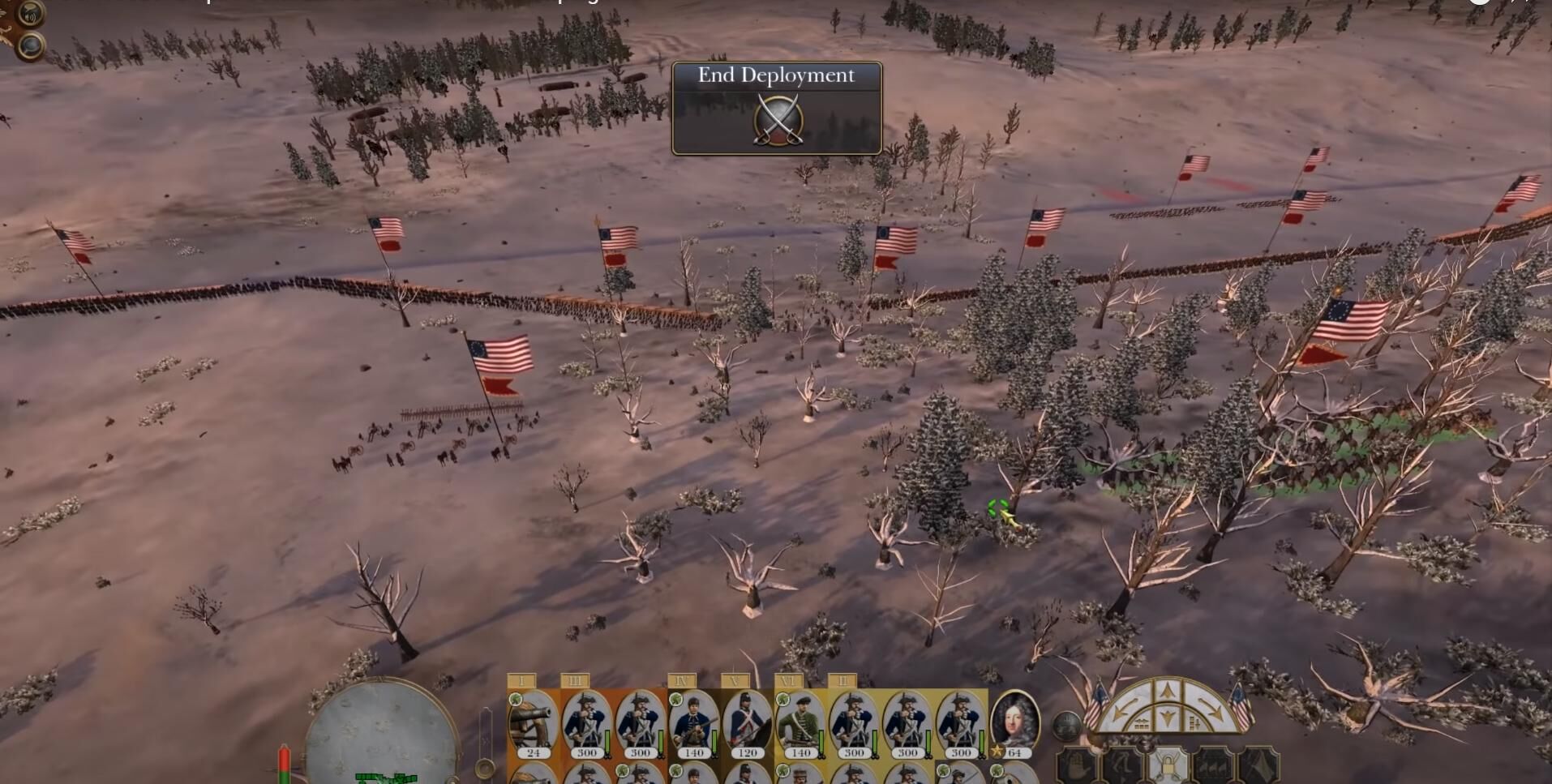Click the widen formation ranks control
The width and height of the screenshot is (1552, 784).
(x=1142, y=722)
